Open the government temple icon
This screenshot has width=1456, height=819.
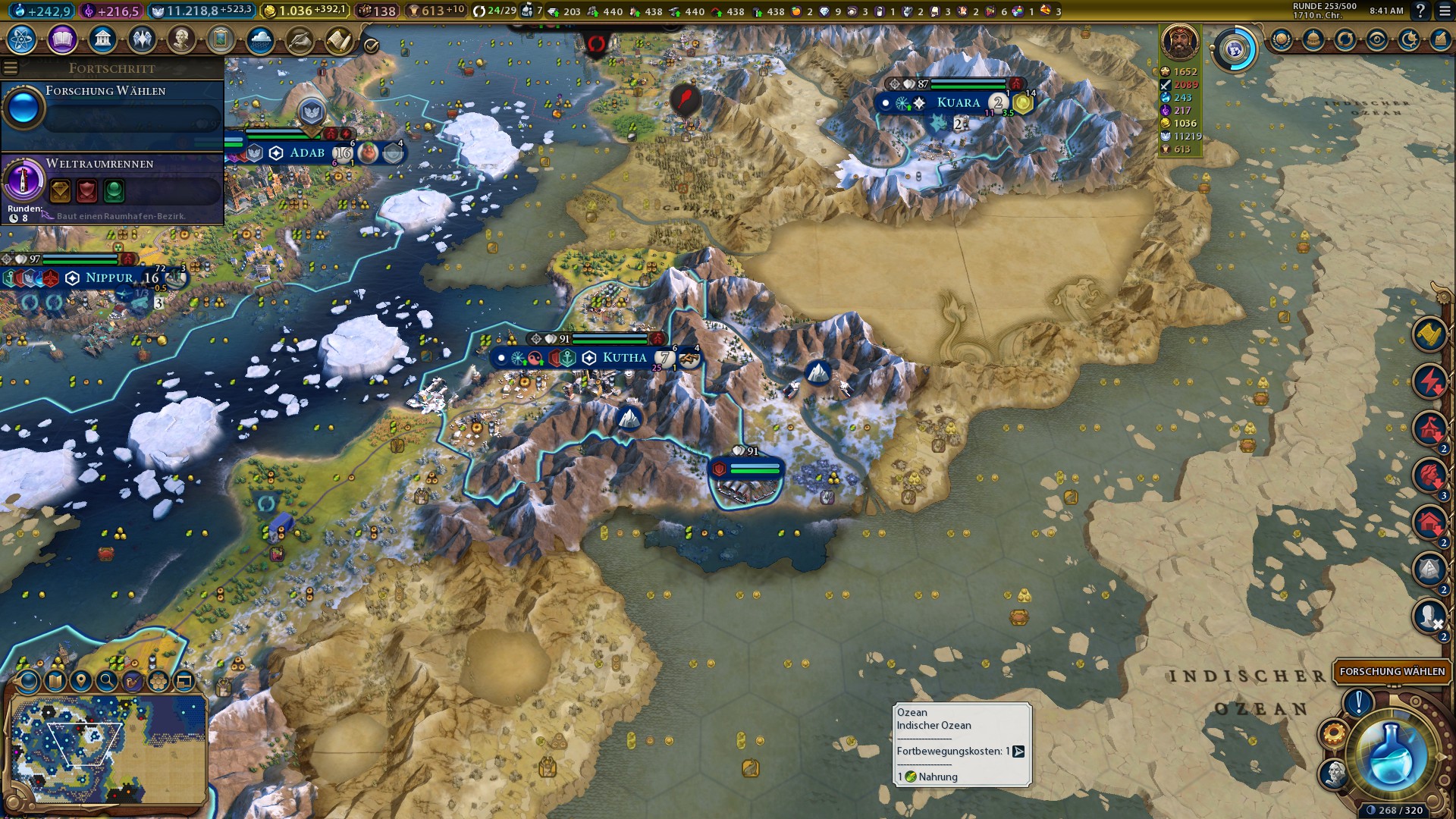(102, 39)
